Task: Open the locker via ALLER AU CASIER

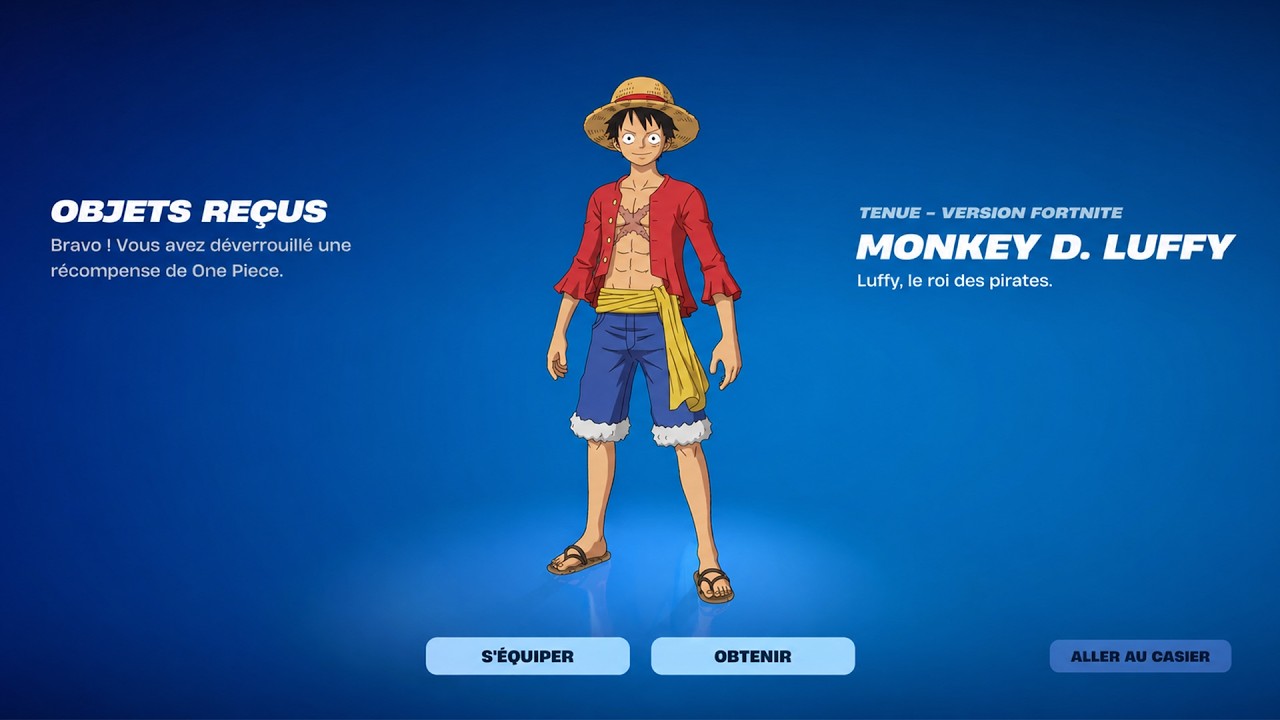Action: click(x=1140, y=656)
